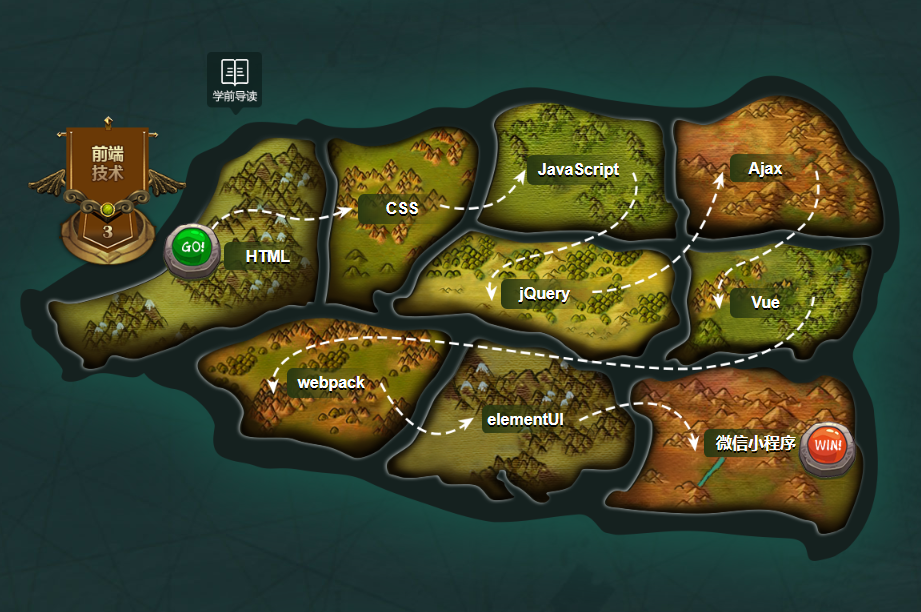Viewport: 921px width, 612px height.
Task: Open the JavaScript stage
Action: point(578,170)
